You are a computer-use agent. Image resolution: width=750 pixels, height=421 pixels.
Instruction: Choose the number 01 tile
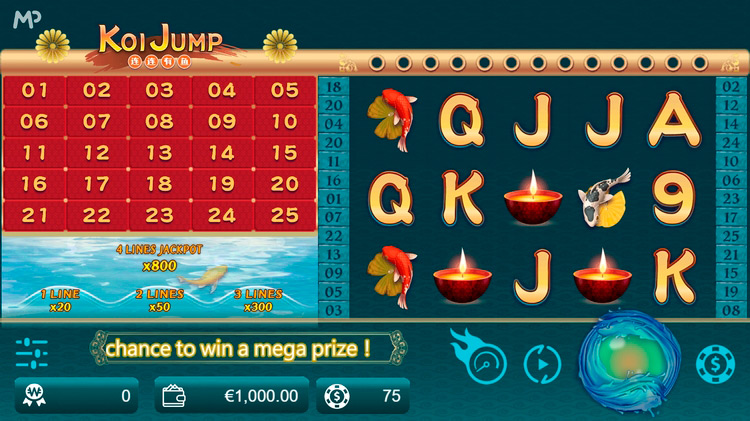click(x=35, y=91)
